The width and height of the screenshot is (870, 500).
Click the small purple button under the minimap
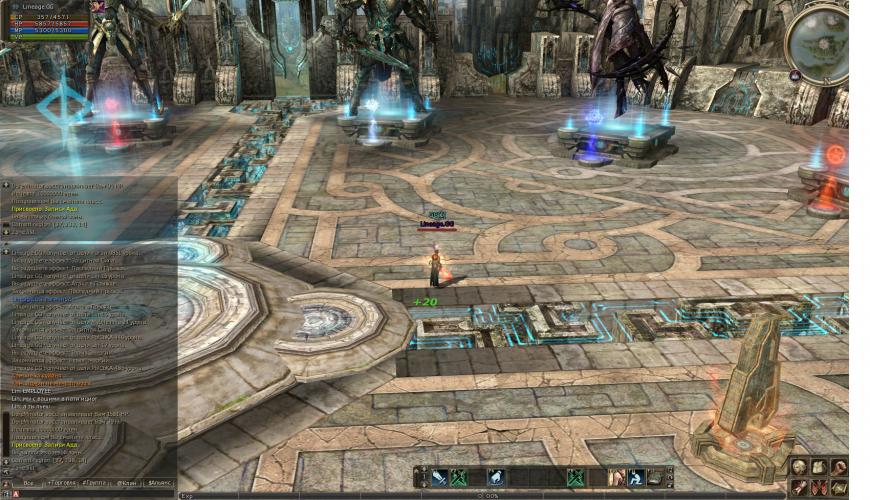(x=794, y=74)
